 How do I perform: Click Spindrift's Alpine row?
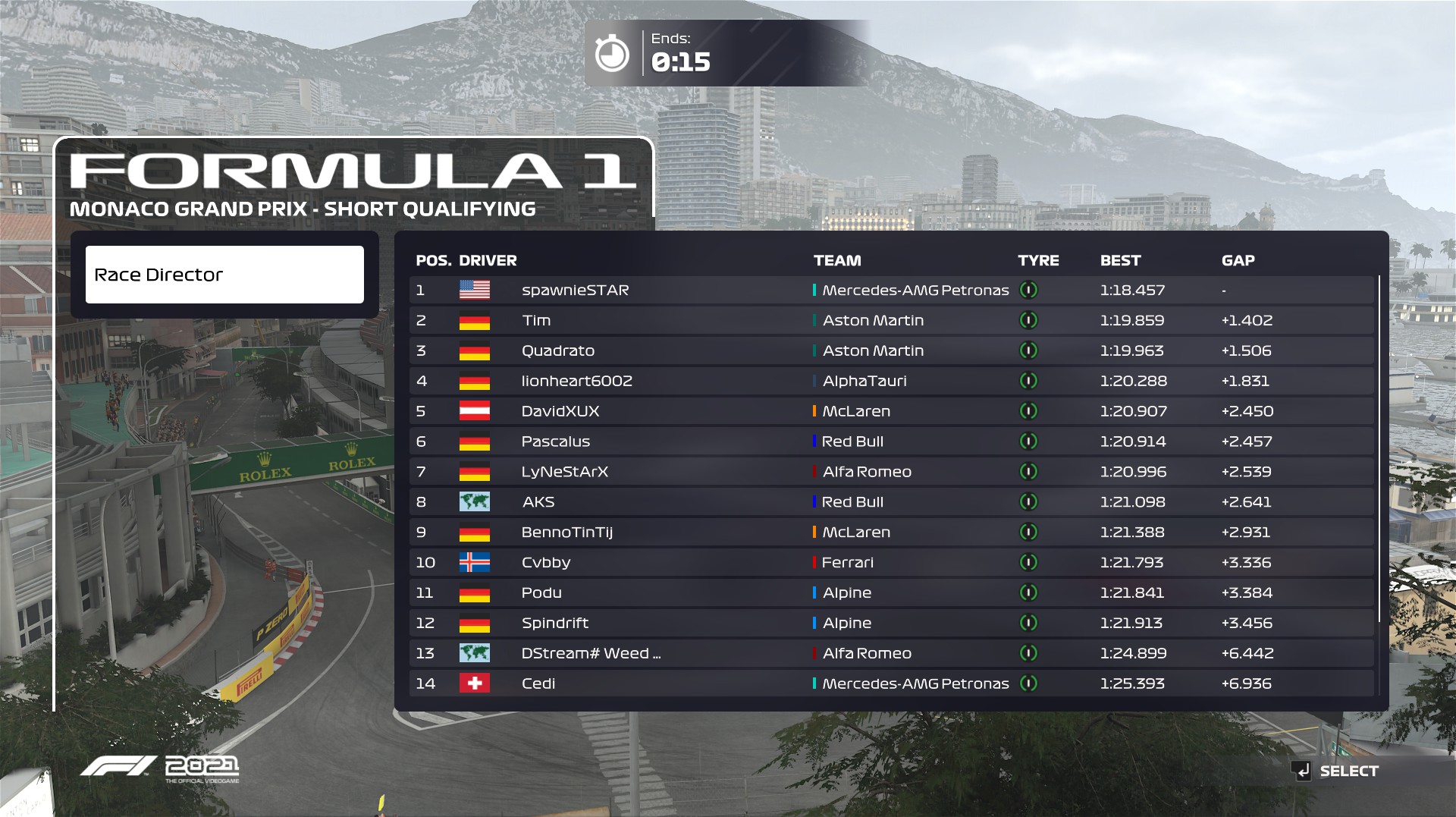click(x=891, y=624)
